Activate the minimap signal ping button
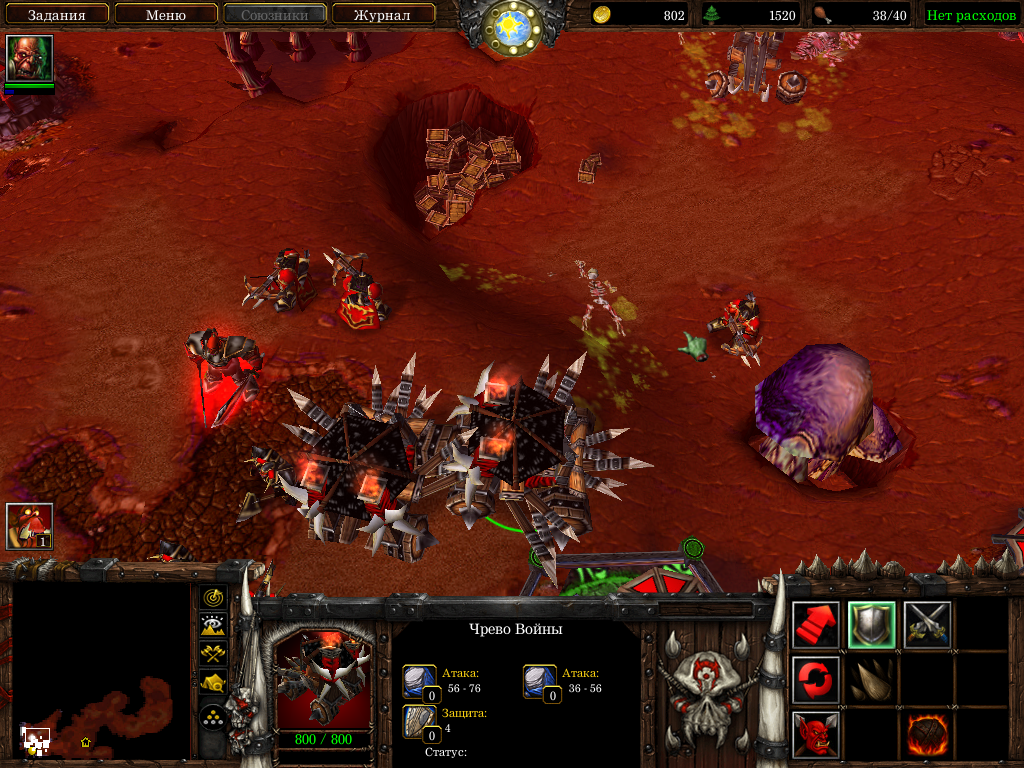 point(213,598)
